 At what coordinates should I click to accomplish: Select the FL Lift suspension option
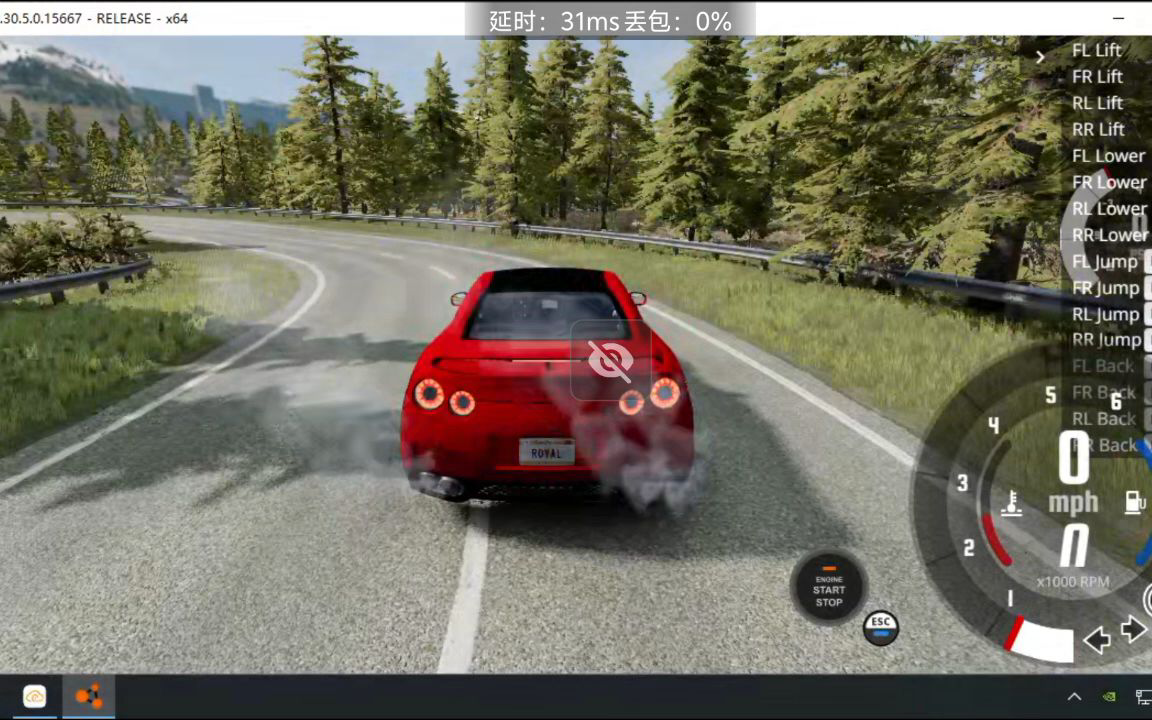[x=1096, y=50]
